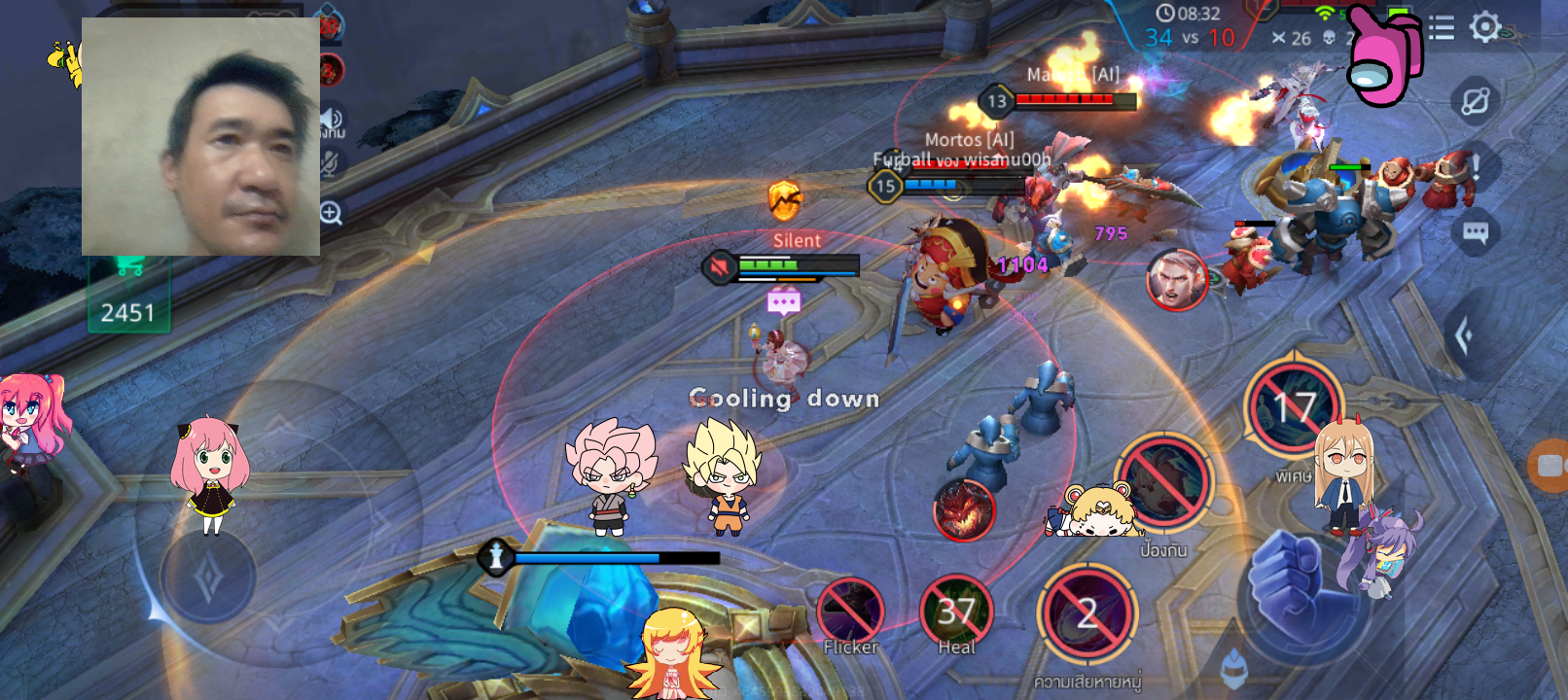Open the settings gear menu

pyautogui.click(x=1485, y=26)
